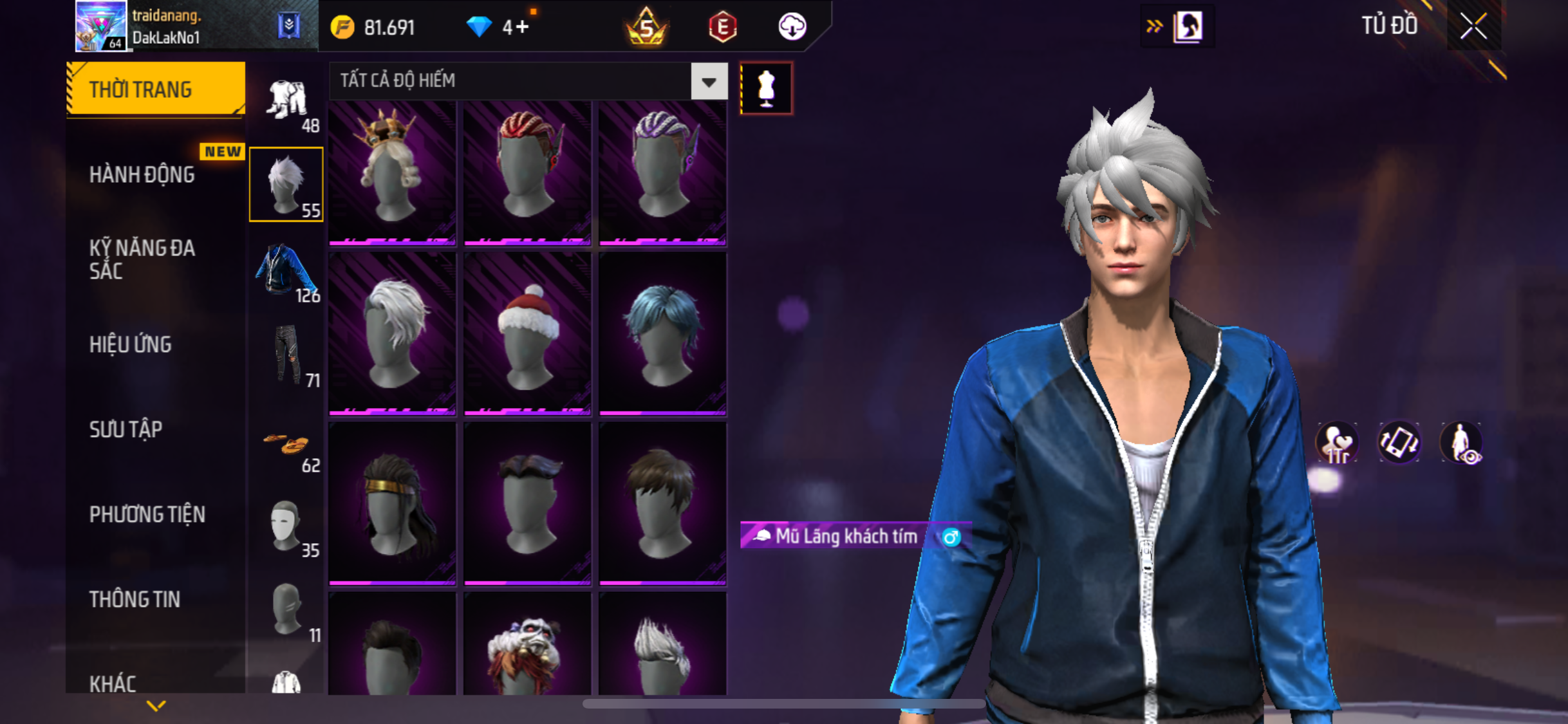The height and width of the screenshot is (724, 1568).
Task: Switch to the HÀNH ĐỘNG tab
Action: pyautogui.click(x=142, y=174)
